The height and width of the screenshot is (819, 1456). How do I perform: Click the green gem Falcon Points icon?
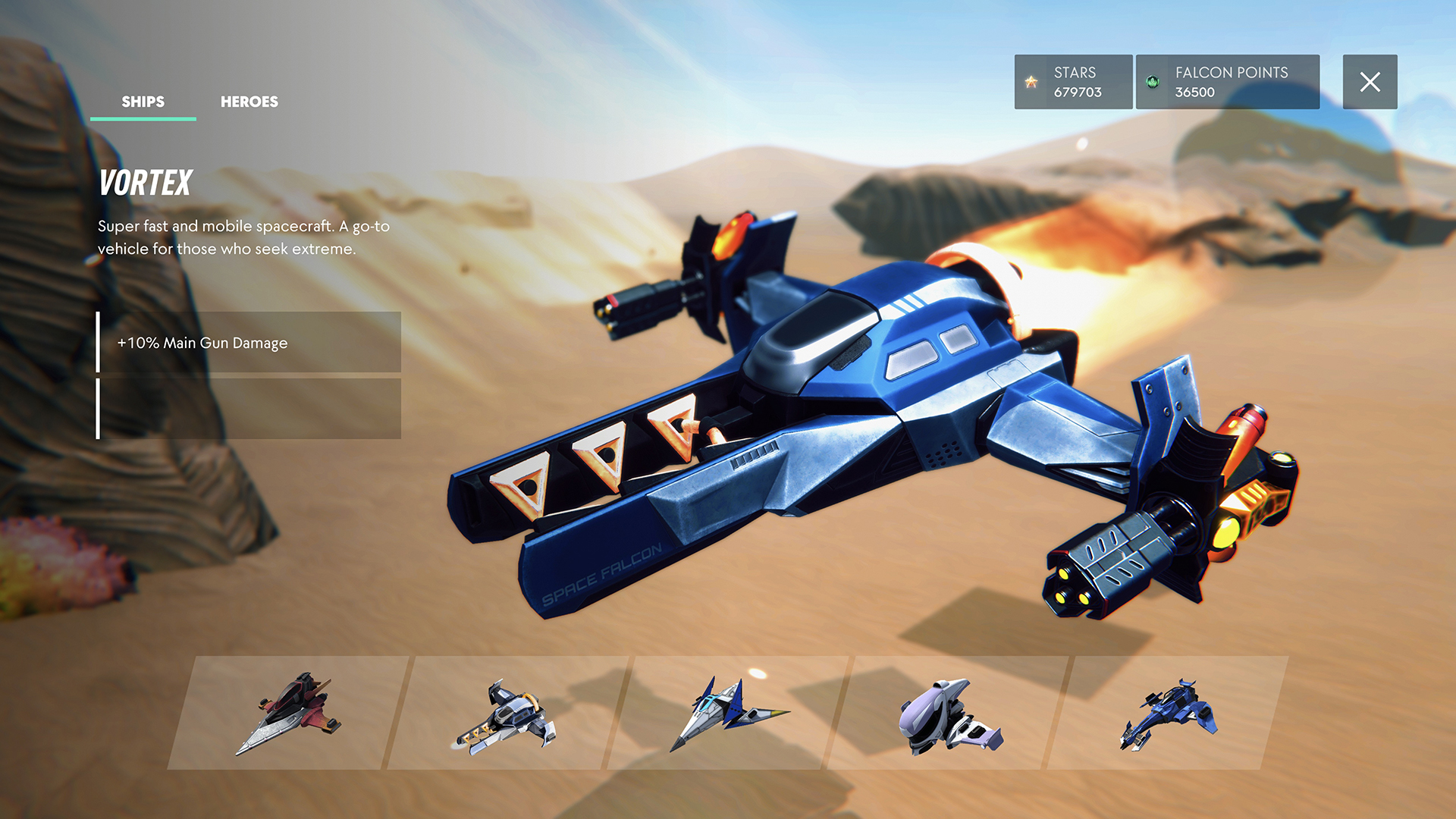[x=1151, y=82]
